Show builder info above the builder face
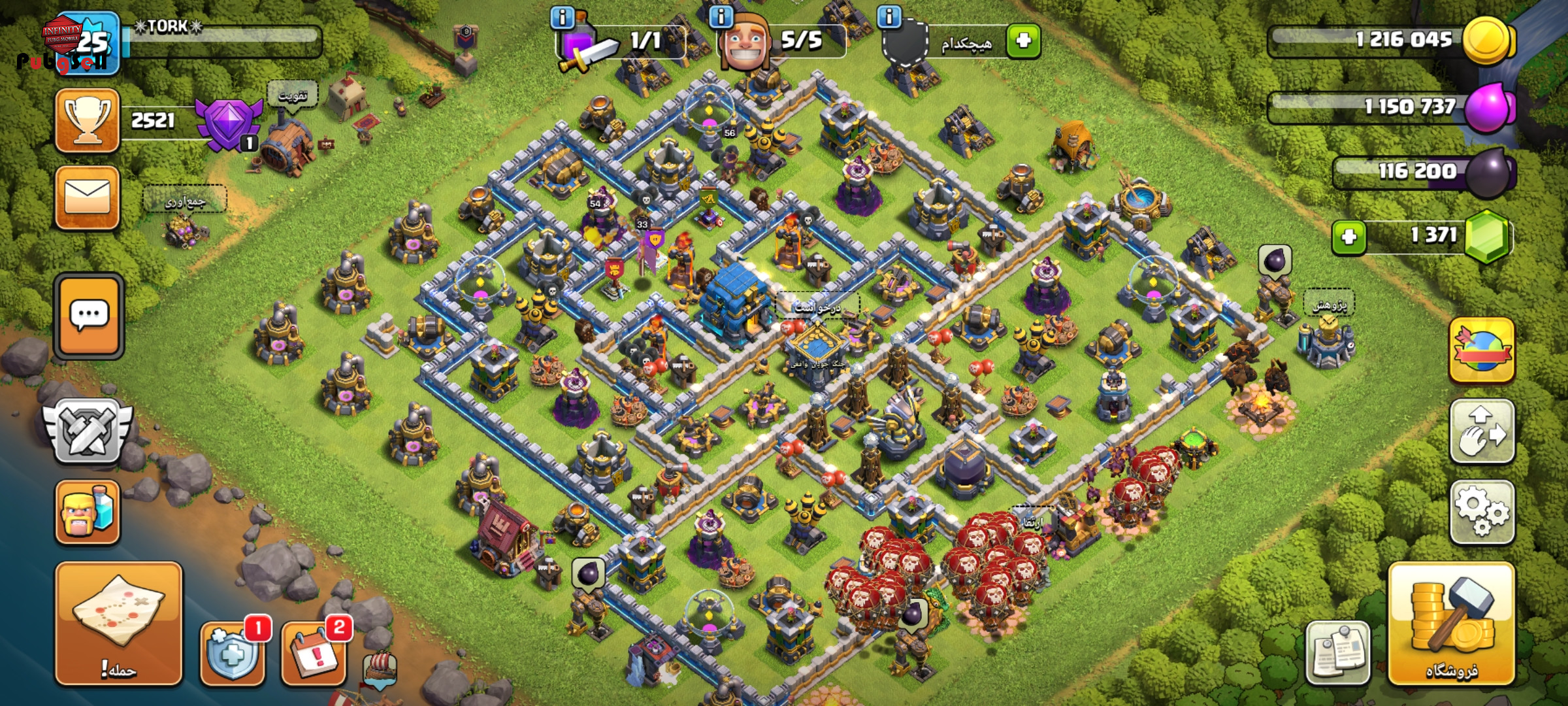The image size is (1568, 706). click(x=721, y=17)
